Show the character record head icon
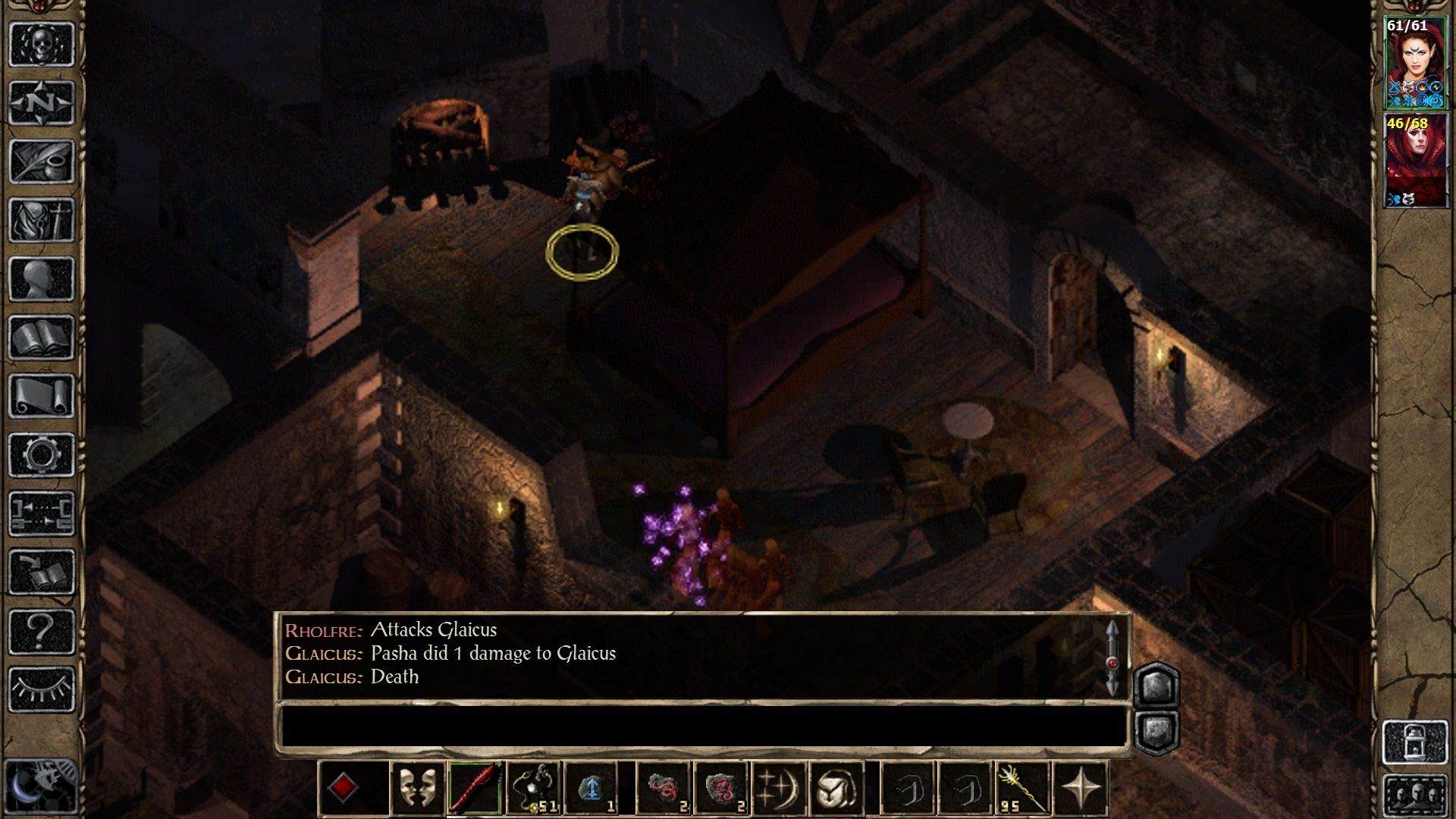Screen dimensions: 1456x819 41,279
